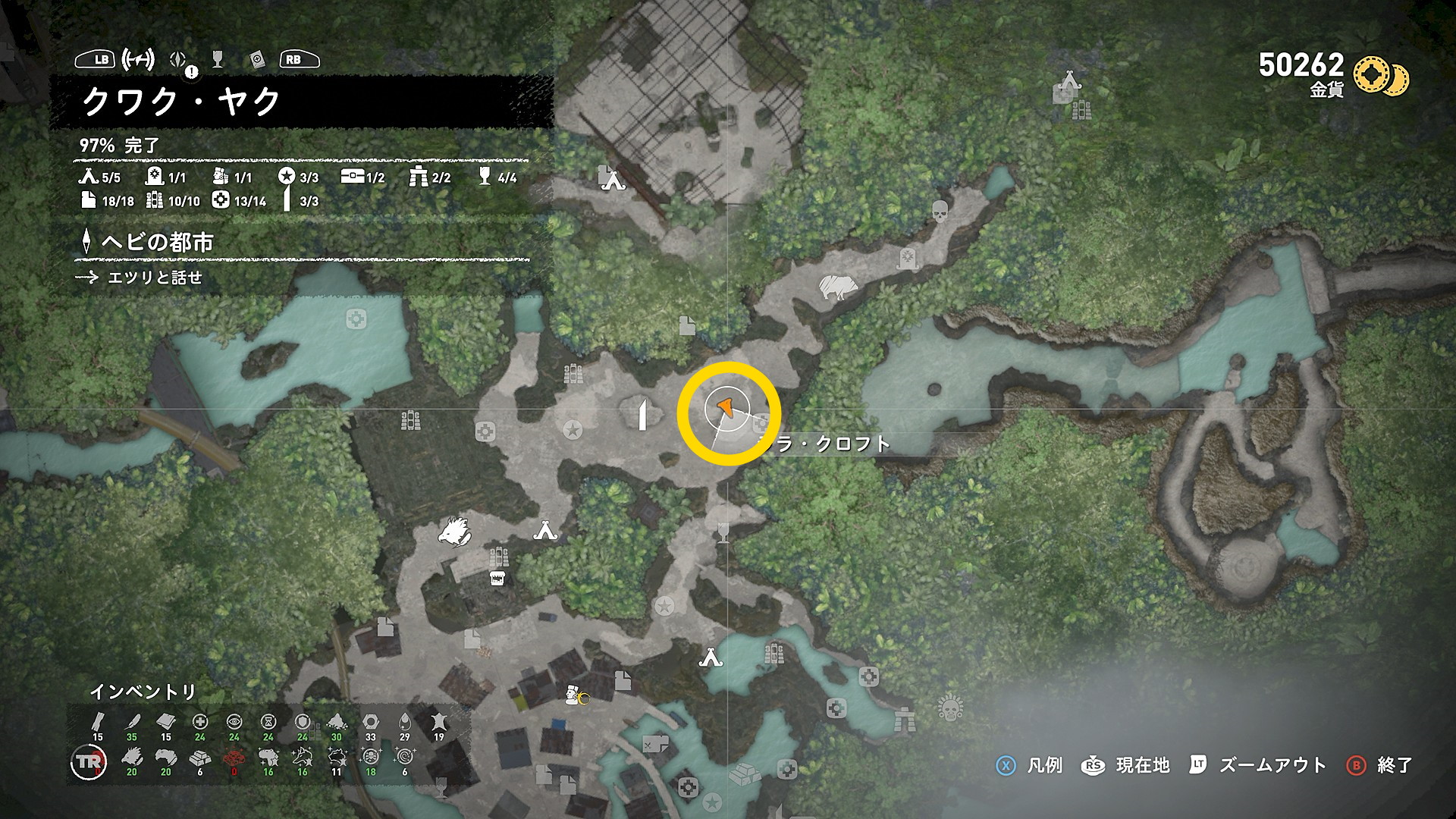Select the white monolith map marker
Image resolution: width=1456 pixels, height=819 pixels.
coord(642,415)
